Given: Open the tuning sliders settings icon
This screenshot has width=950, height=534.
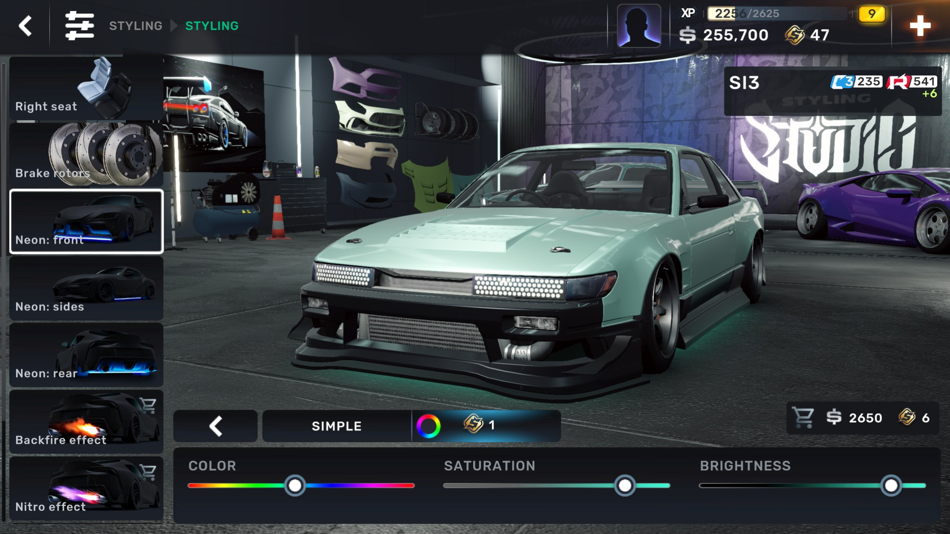Looking at the screenshot, I should tap(79, 26).
